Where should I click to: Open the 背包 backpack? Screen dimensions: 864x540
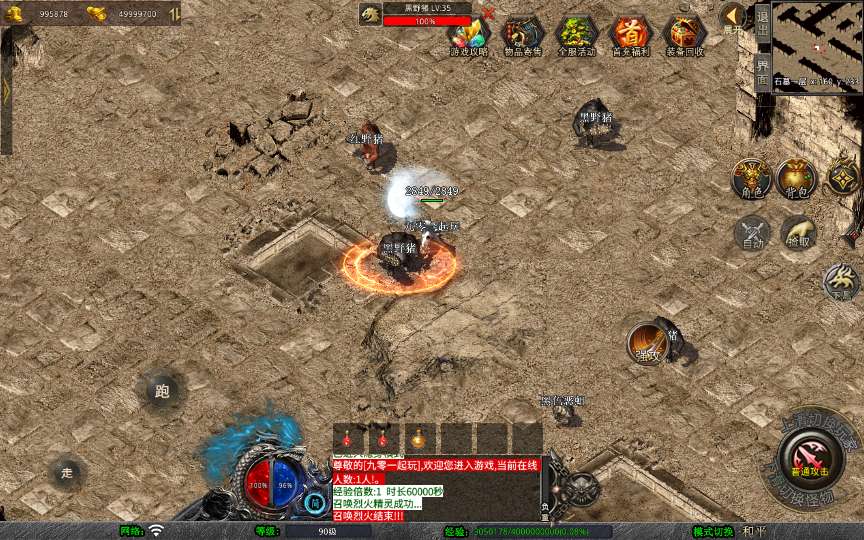point(797,177)
